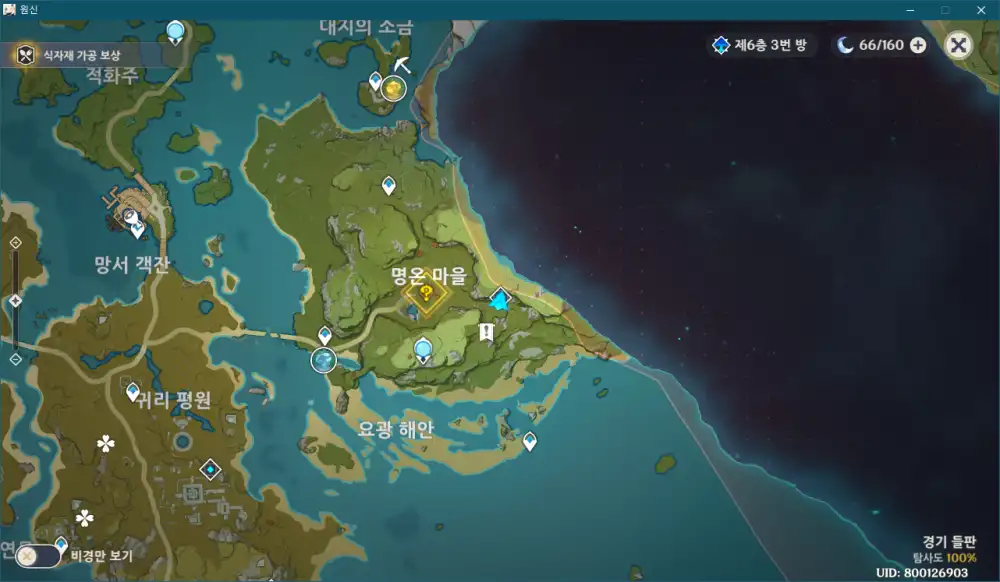
Task: Minimize the game window
Action: 909,9
